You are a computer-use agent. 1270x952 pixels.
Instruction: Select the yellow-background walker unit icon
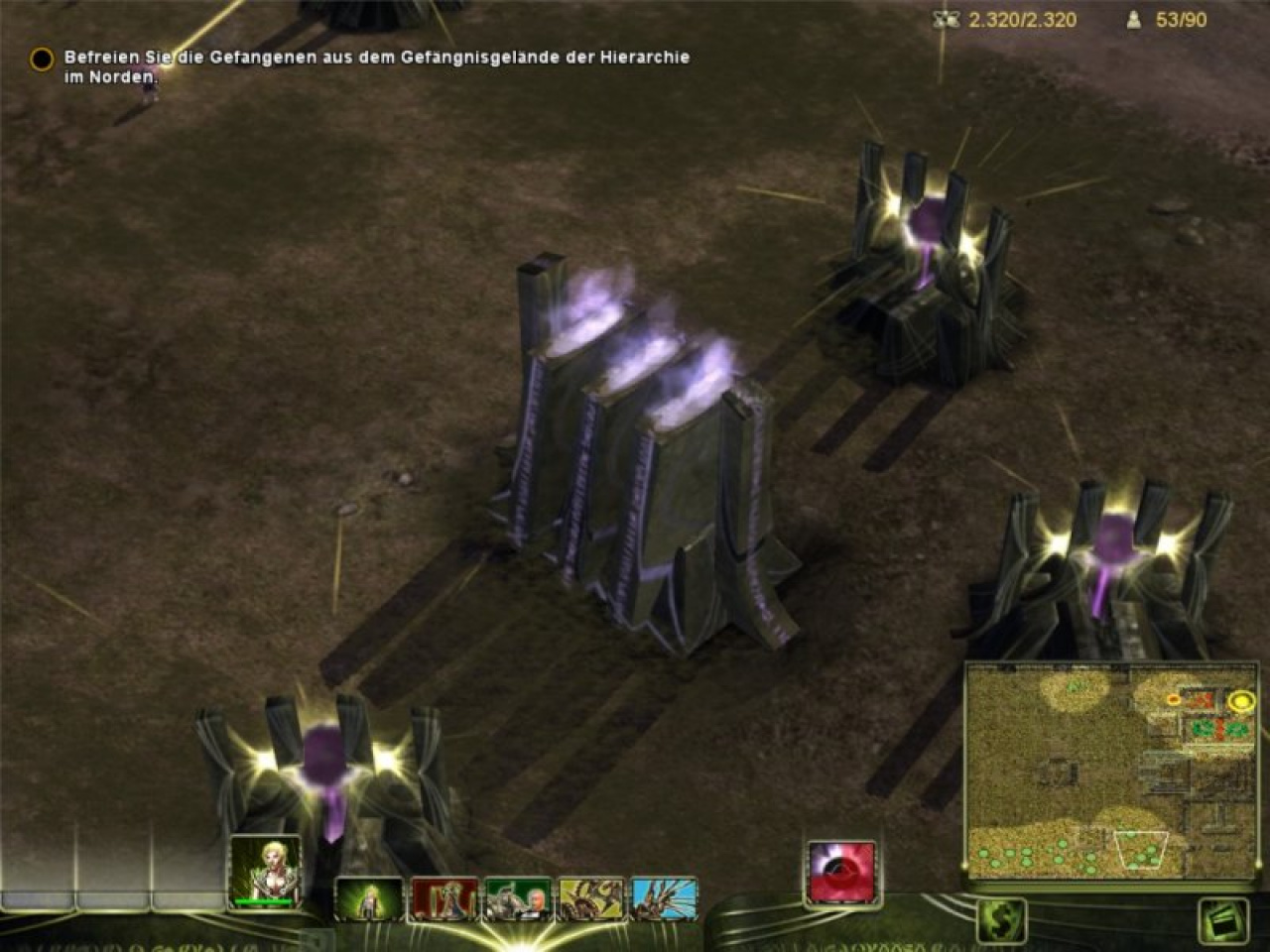click(591, 899)
